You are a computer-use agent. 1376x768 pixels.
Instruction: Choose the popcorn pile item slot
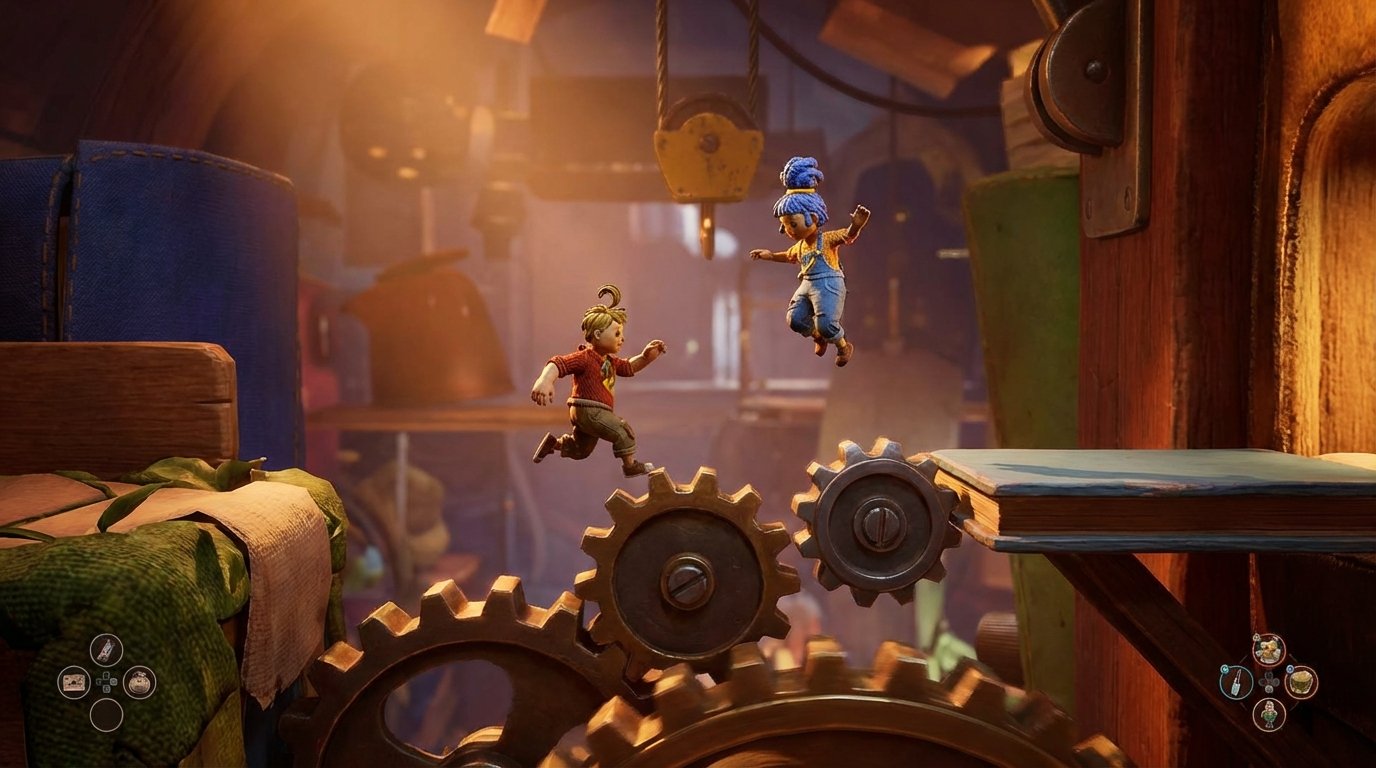pos(1269,650)
